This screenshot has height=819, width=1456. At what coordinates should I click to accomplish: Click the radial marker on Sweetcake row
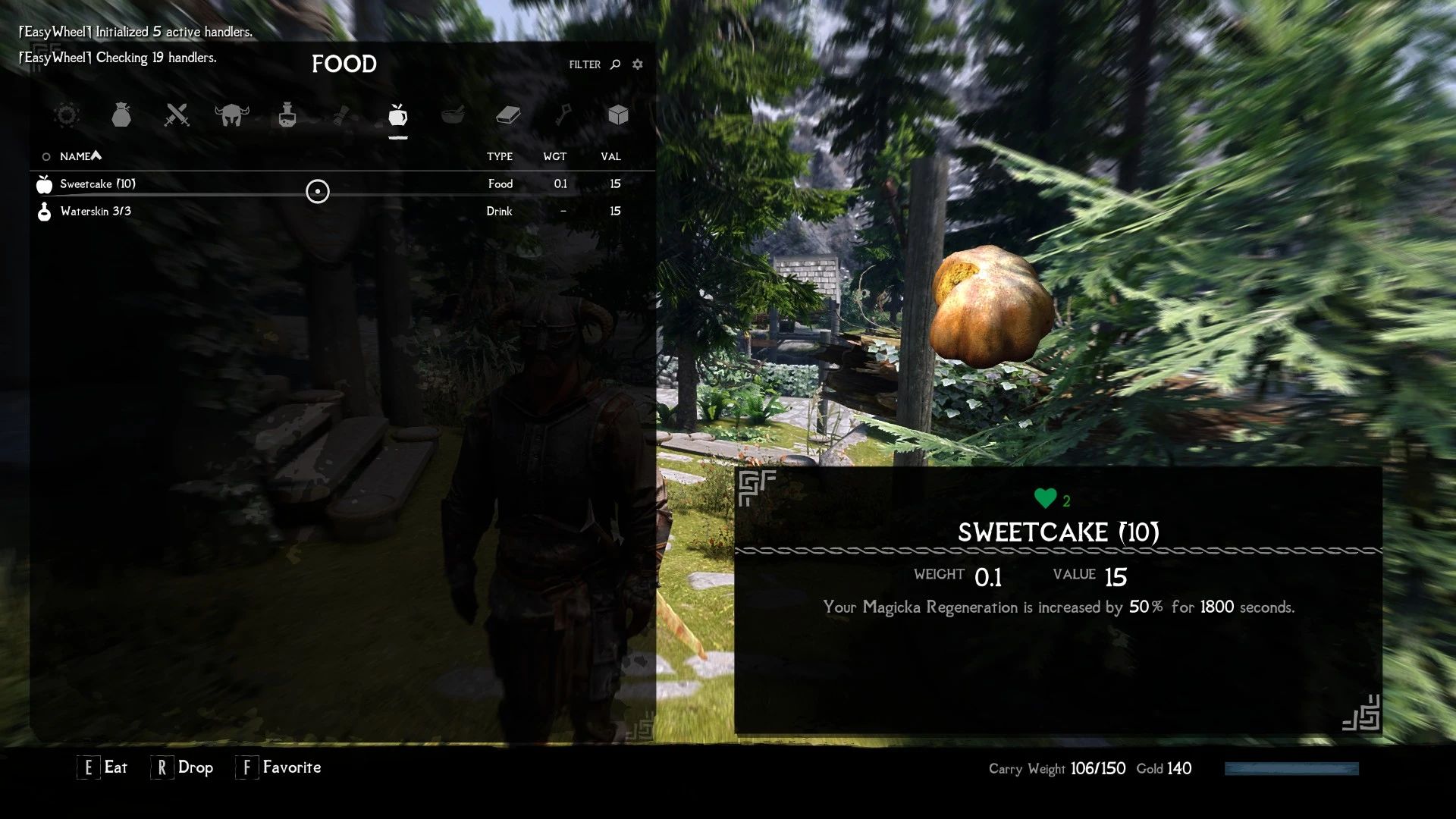pyautogui.click(x=318, y=192)
